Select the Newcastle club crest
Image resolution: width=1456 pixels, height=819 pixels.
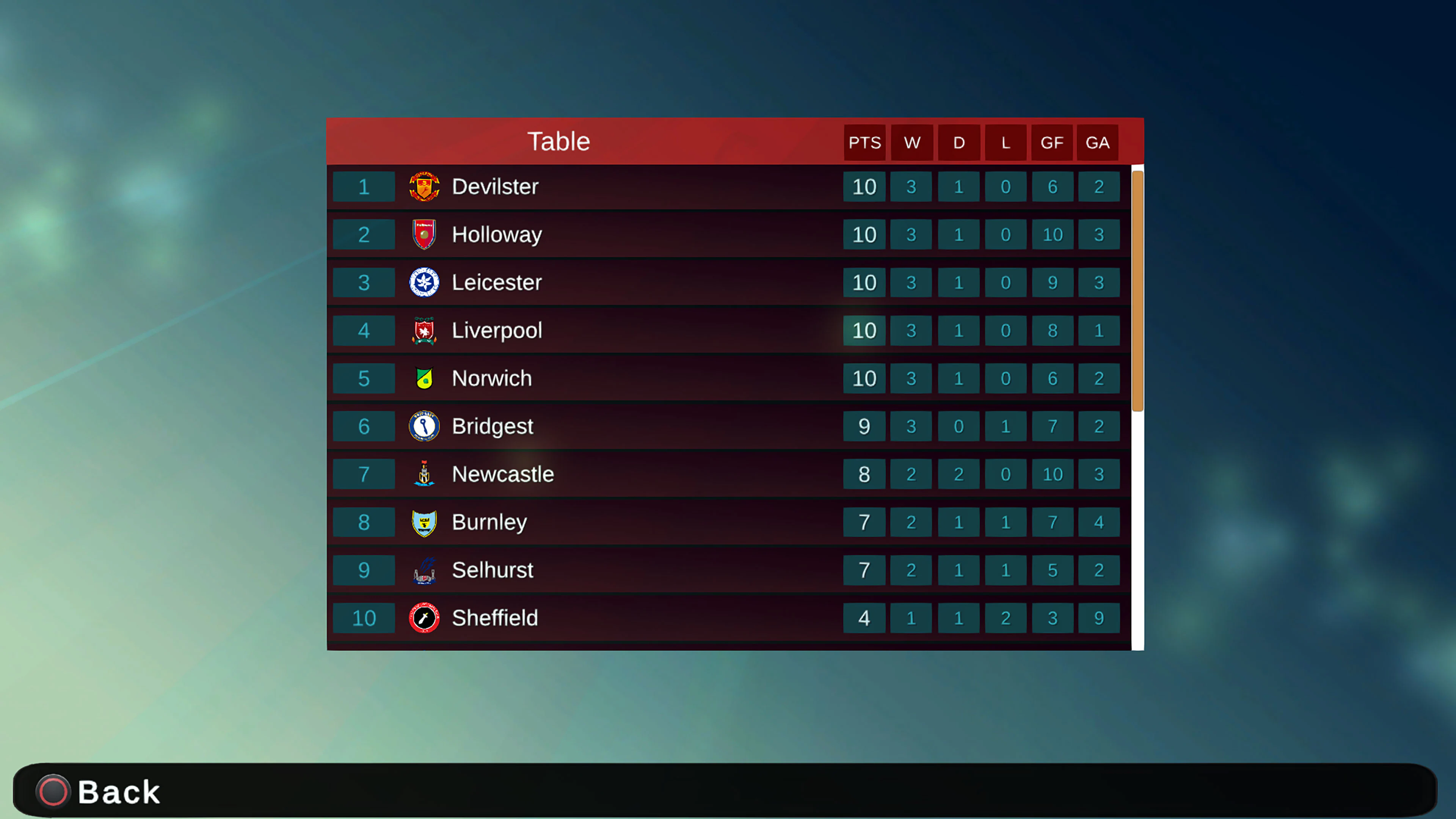pyautogui.click(x=425, y=474)
